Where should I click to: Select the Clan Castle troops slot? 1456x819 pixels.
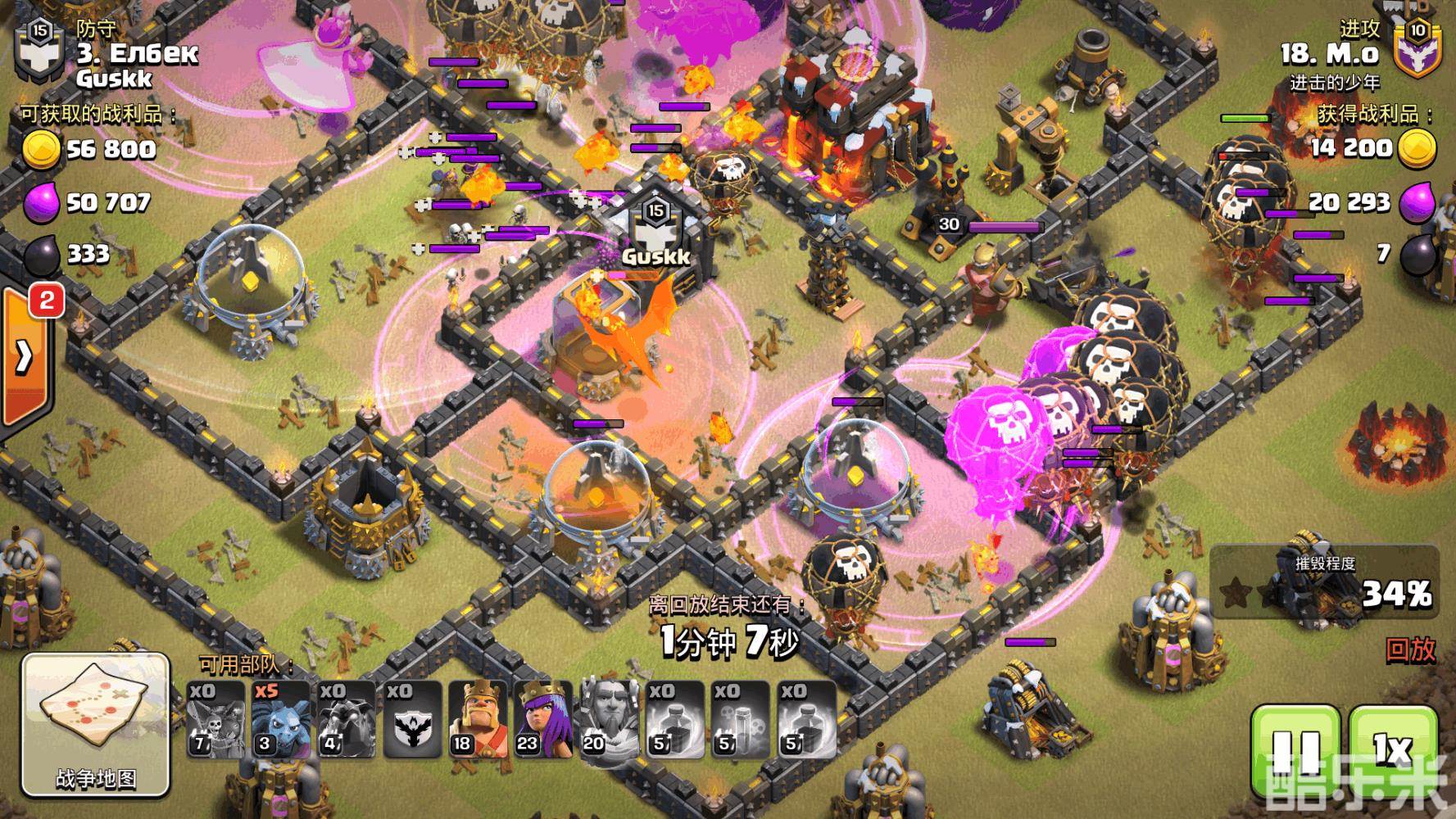pos(412,719)
